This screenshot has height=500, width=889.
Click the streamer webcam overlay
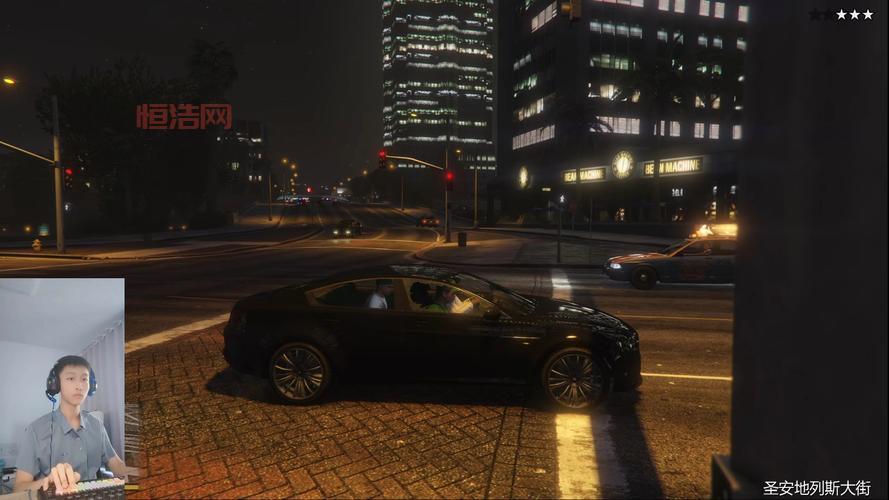pos(62,388)
